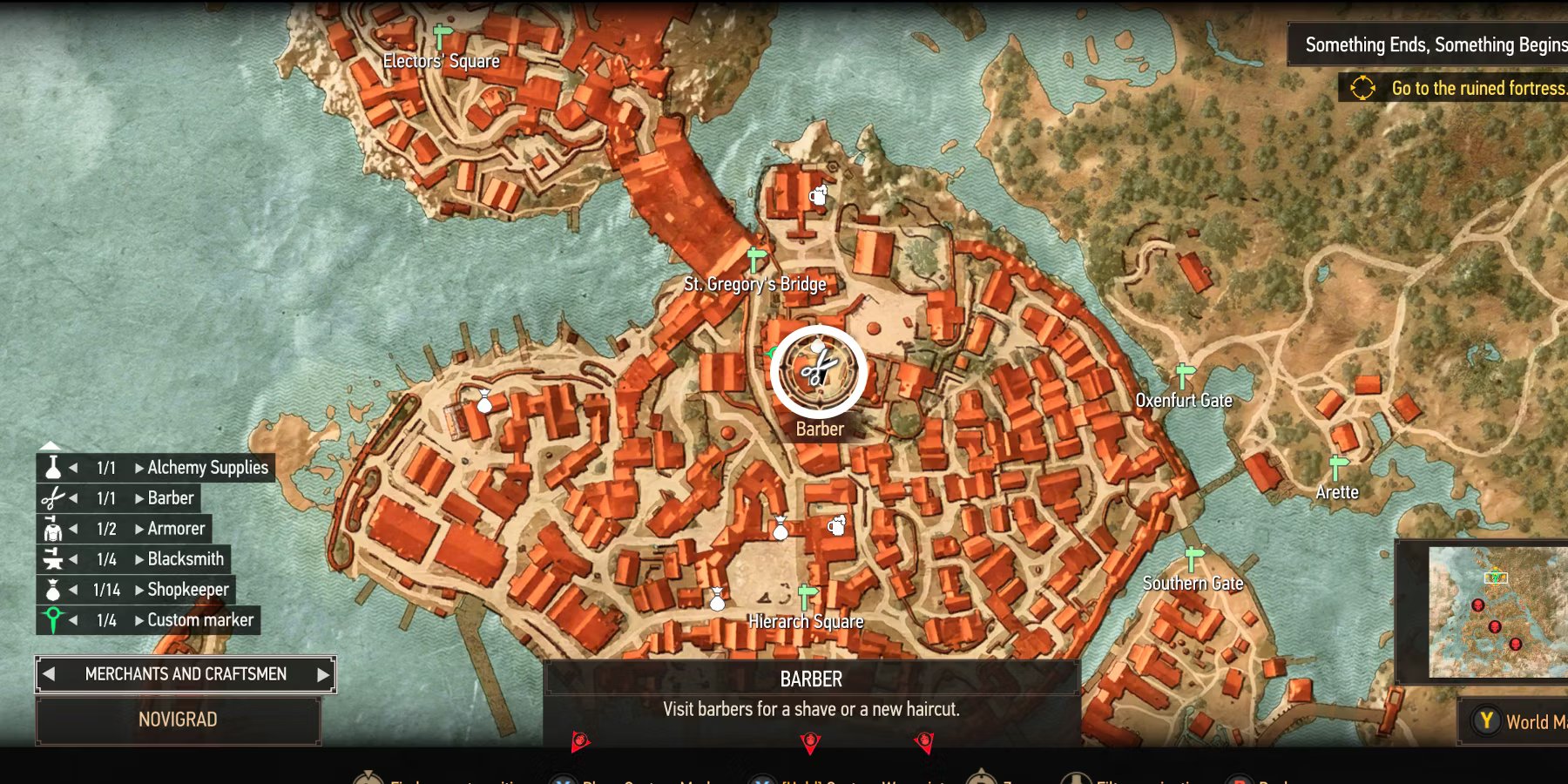Select the Armorer shirt icon in the legend
This screenshot has height=784, width=1568.
click(52, 529)
